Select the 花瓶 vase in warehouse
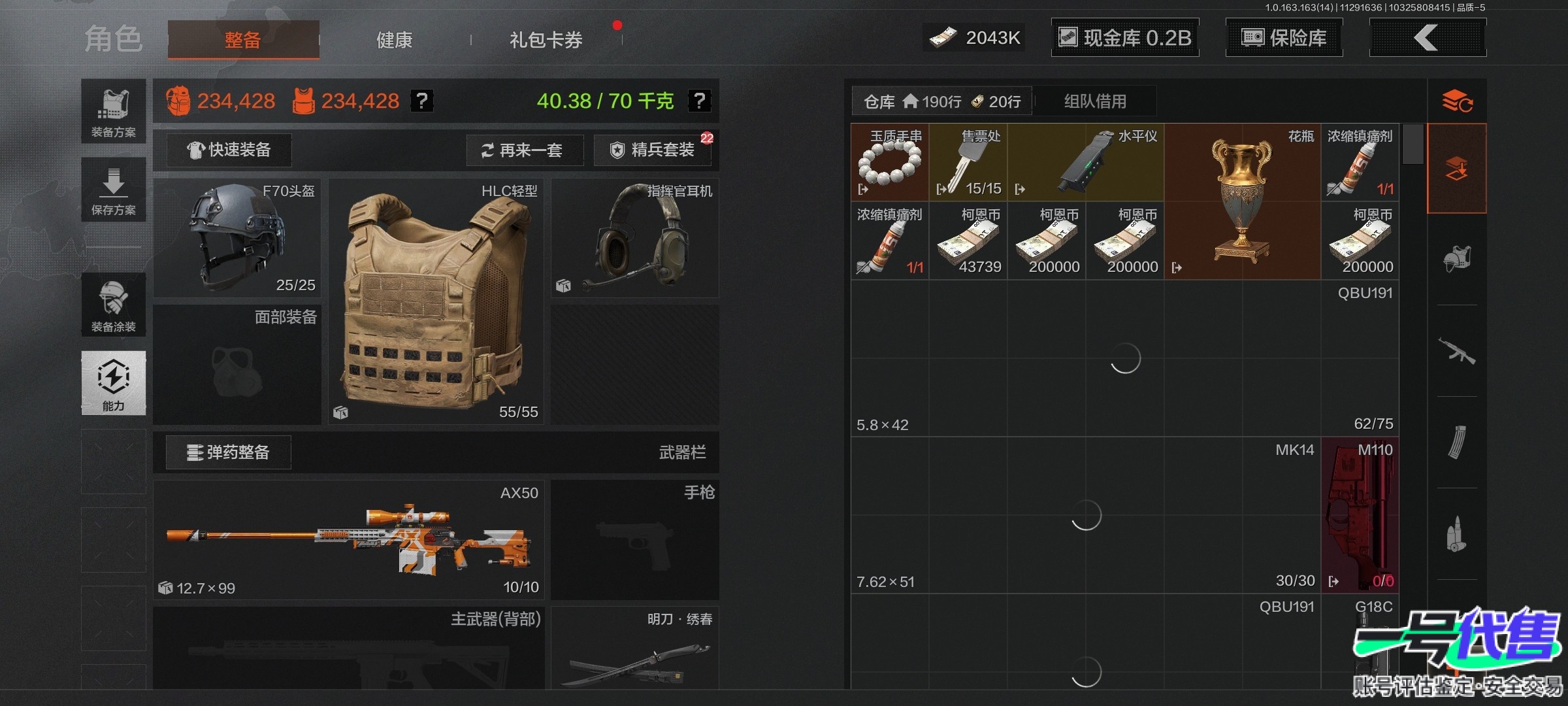The height and width of the screenshot is (706, 1568). 1242,201
